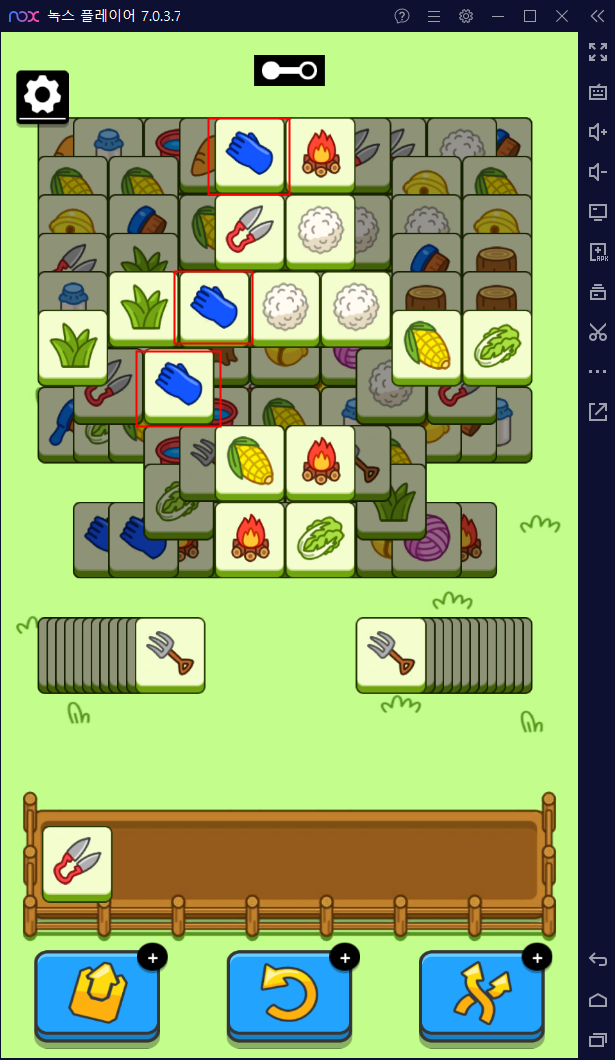
Task: Open Nox screenshot scissors tool
Action: pyautogui.click(x=598, y=332)
